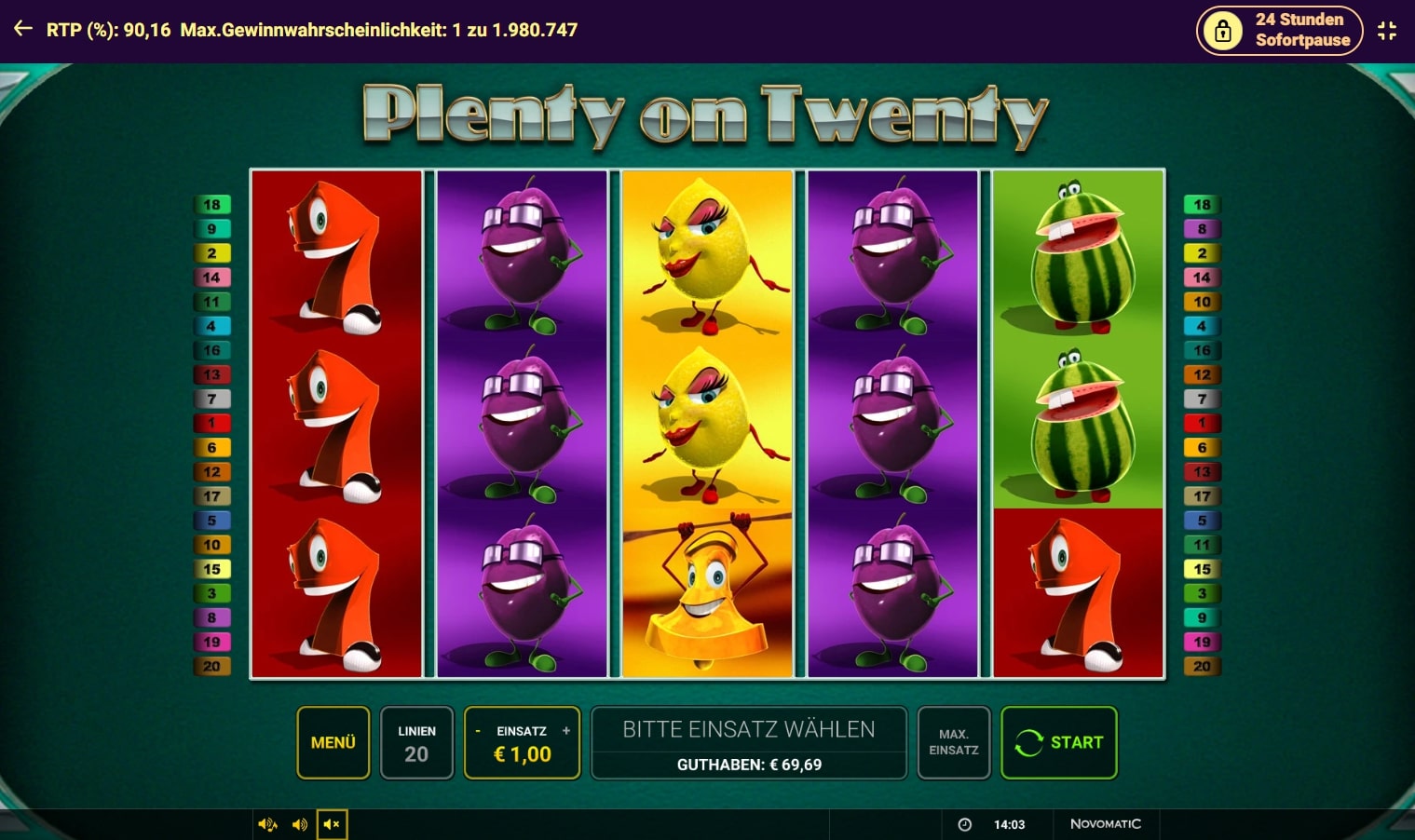Exit fullscreen using the collapse arrows icon
Screen dimensions: 1415x840
[1387, 31]
